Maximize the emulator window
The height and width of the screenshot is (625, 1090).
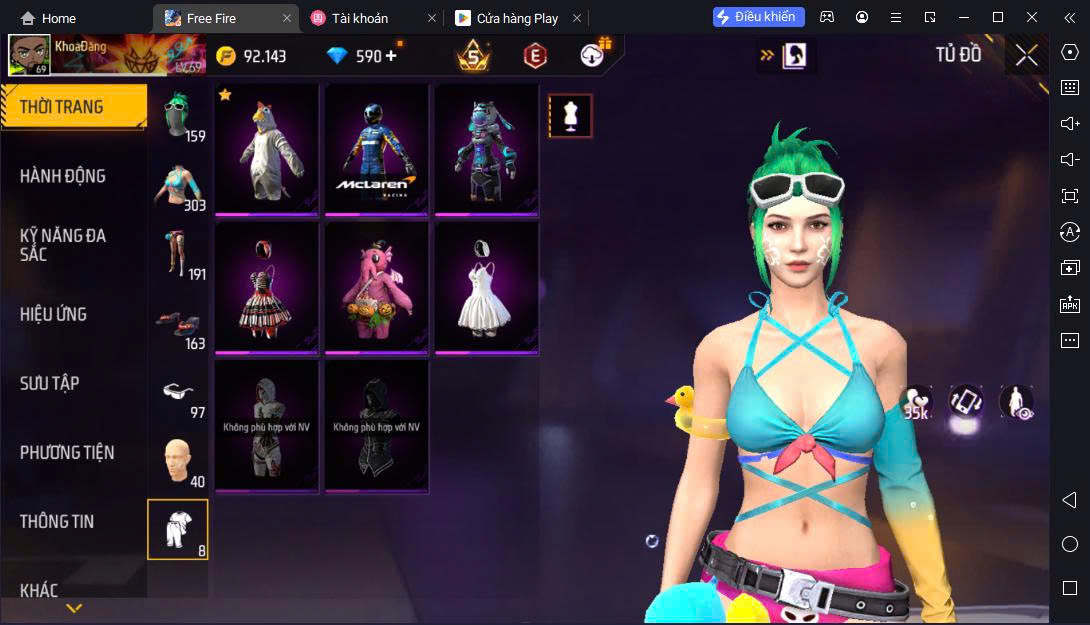pos(997,17)
